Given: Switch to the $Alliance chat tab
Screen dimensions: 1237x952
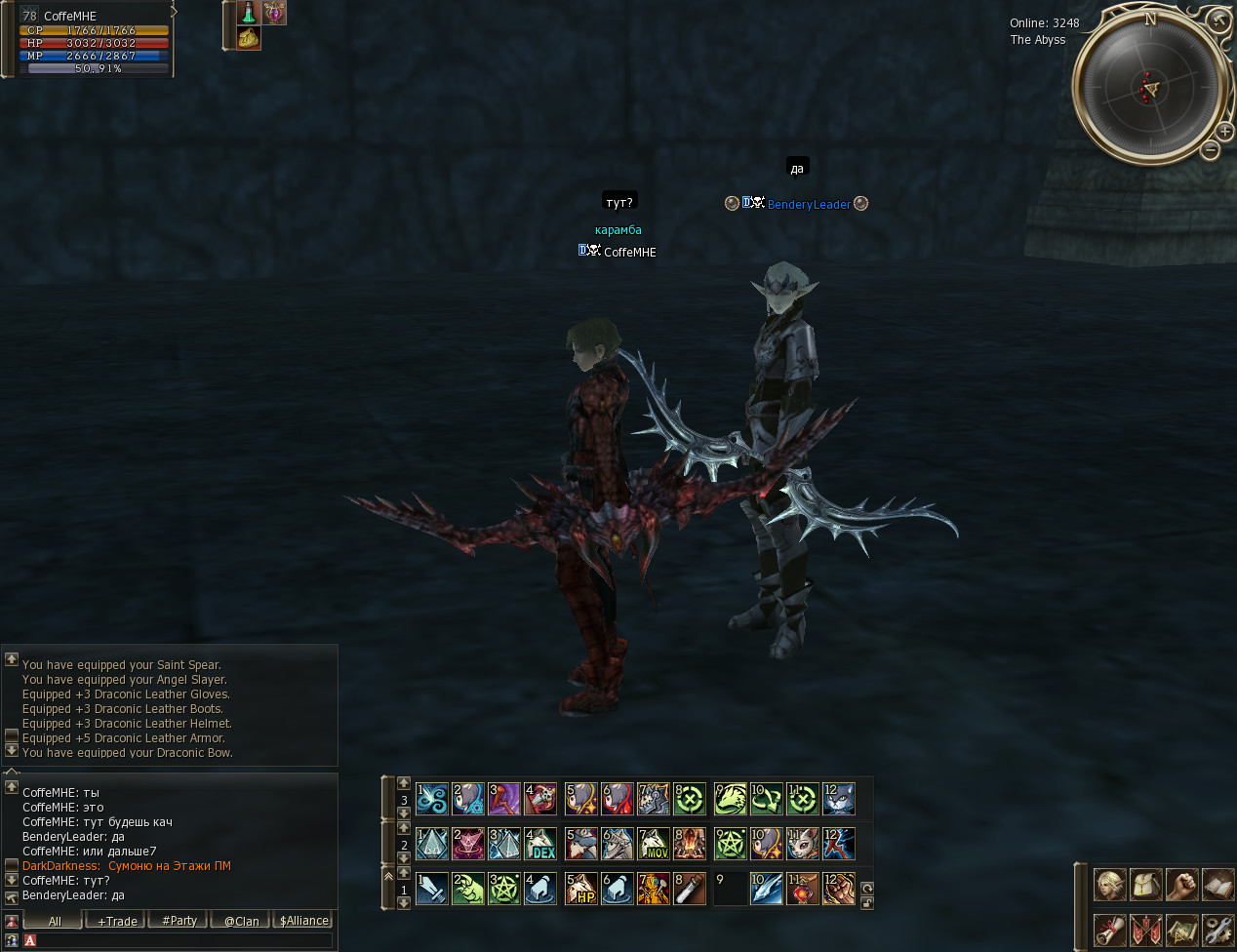Looking at the screenshot, I should 303,921.
